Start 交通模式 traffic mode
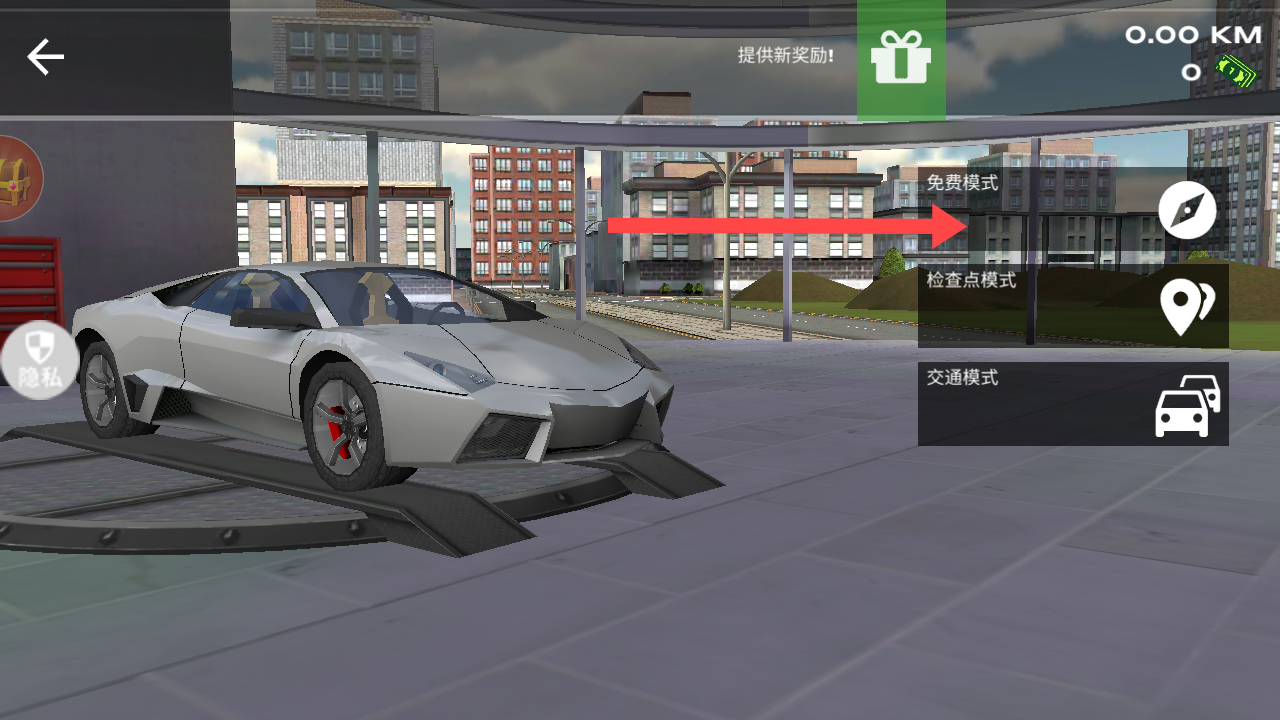The width and height of the screenshot is (1280, 720). pos(1073,404)
